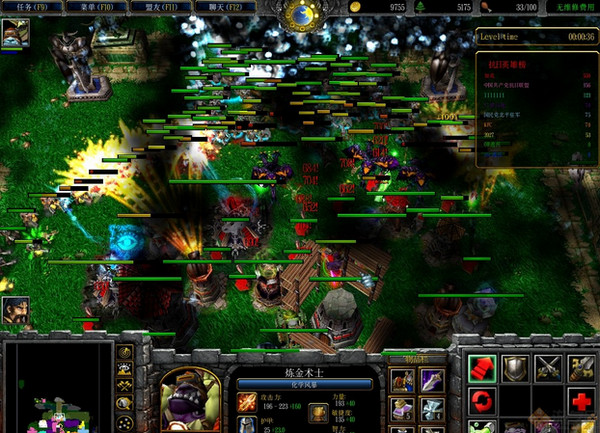Select the purple potion inventory slot
The image size is (600, 433).
pos(403,408)
